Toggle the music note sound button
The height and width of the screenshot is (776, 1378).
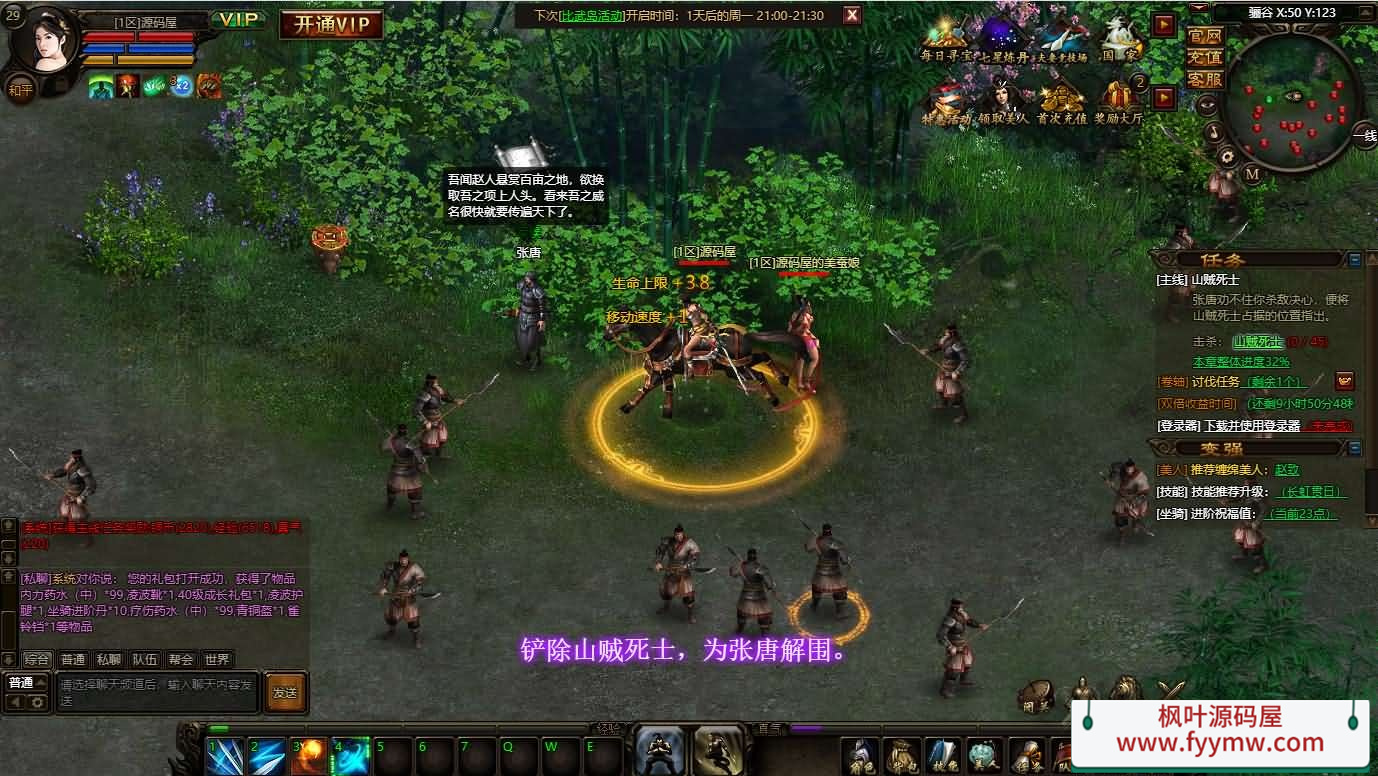(x=1213, y=131)
